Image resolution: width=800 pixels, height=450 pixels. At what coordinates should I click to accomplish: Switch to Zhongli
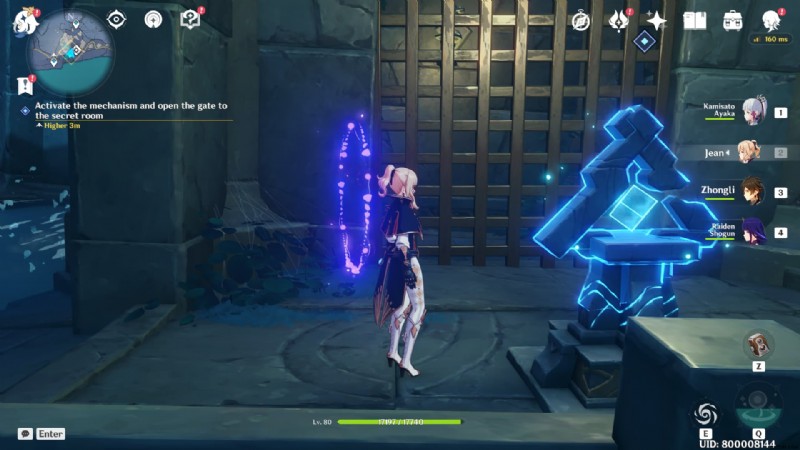point(752,191)
